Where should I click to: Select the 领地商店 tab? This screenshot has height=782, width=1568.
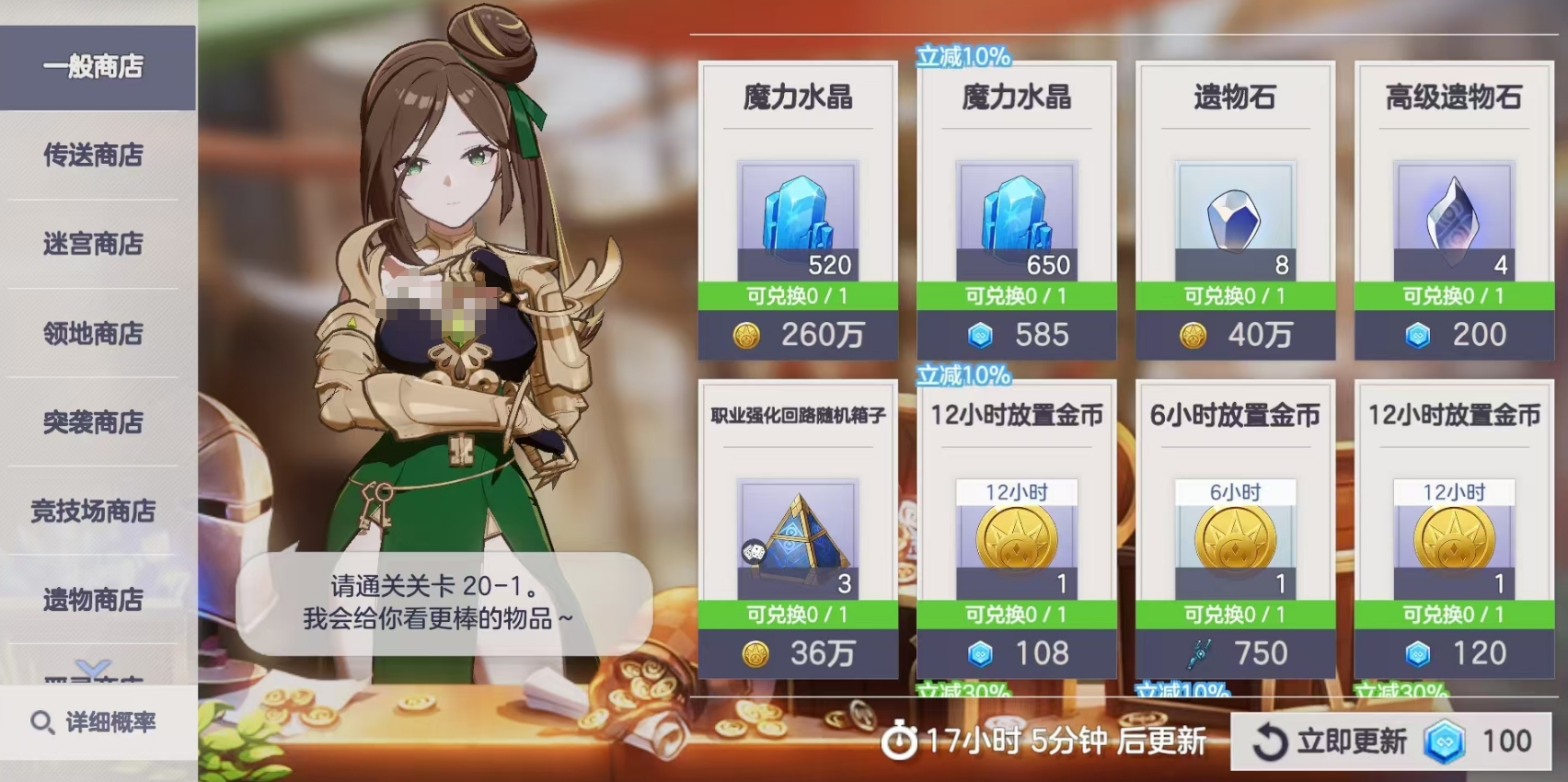[x=91, y=333]
